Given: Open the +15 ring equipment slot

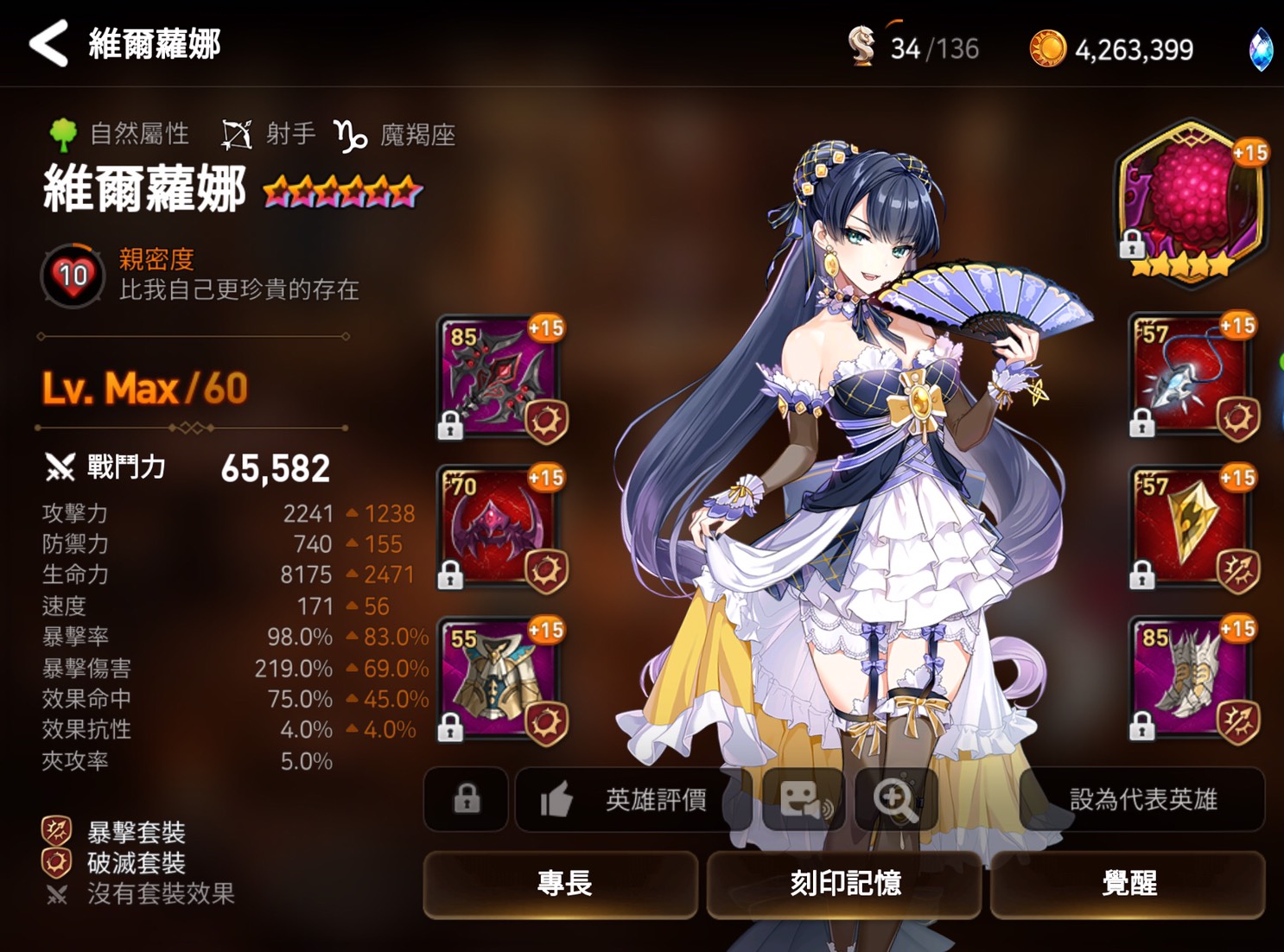Looking at the screenshot, I should (x=1190, y=526).
